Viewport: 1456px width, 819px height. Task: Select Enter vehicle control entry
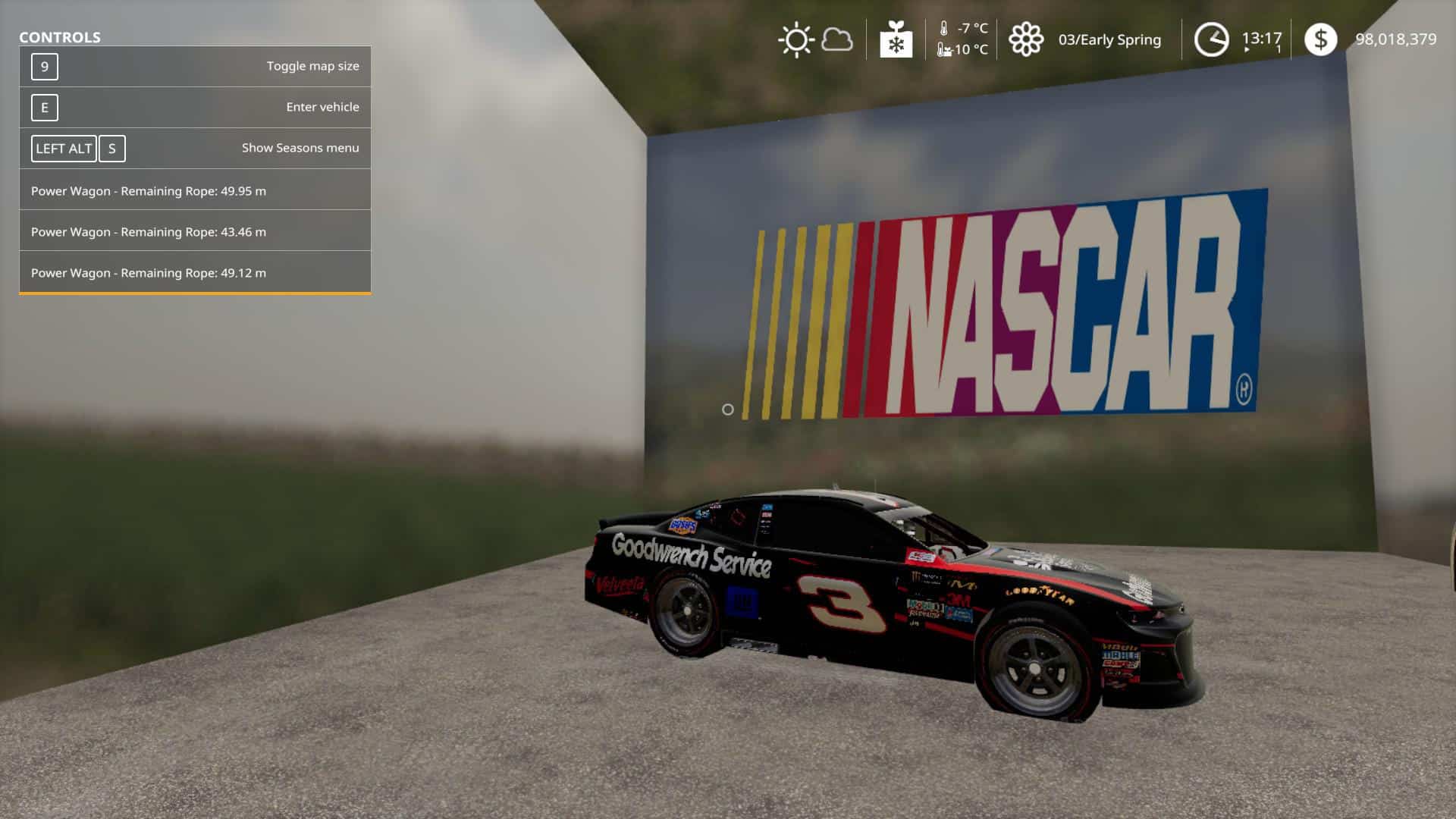[x=322, y=107]
